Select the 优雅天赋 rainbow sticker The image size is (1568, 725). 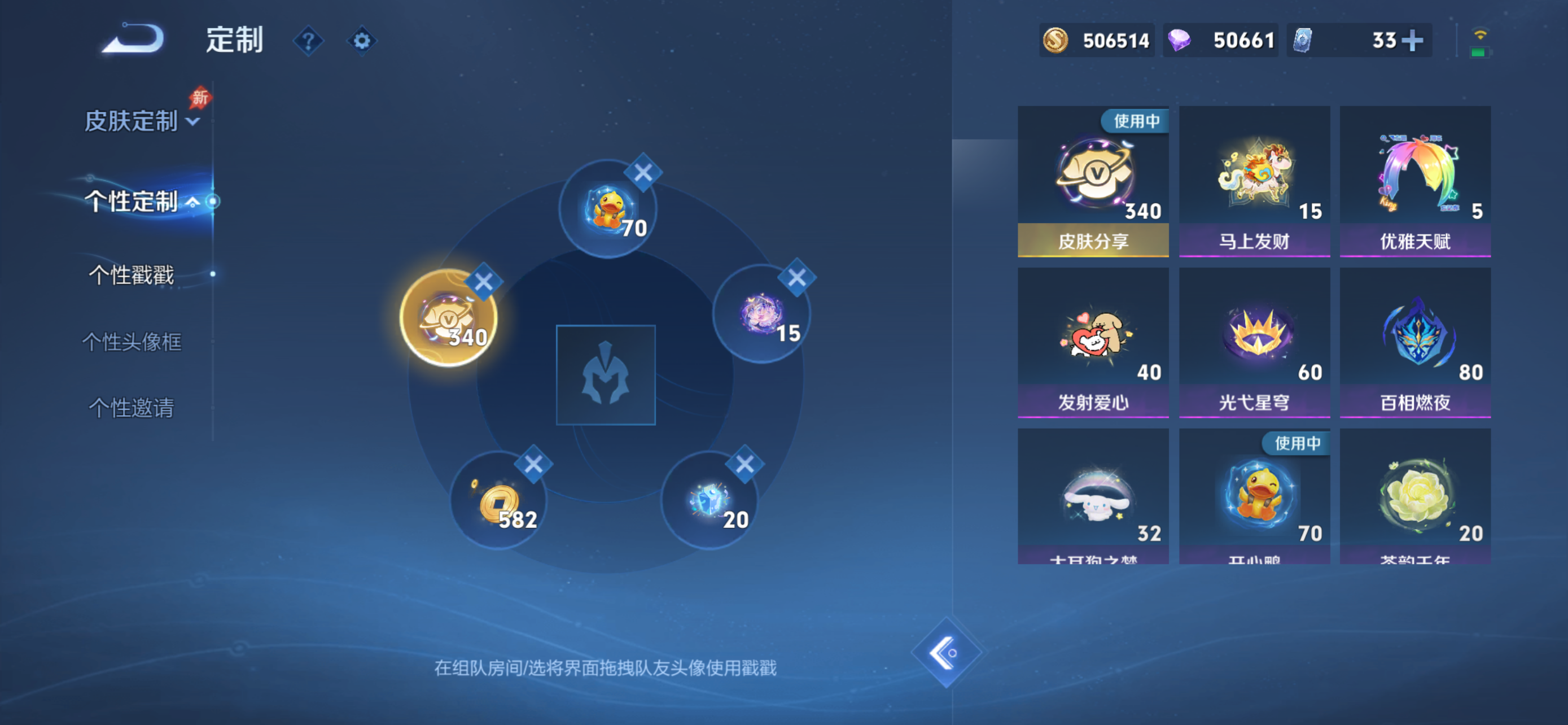click(1415, 177)
